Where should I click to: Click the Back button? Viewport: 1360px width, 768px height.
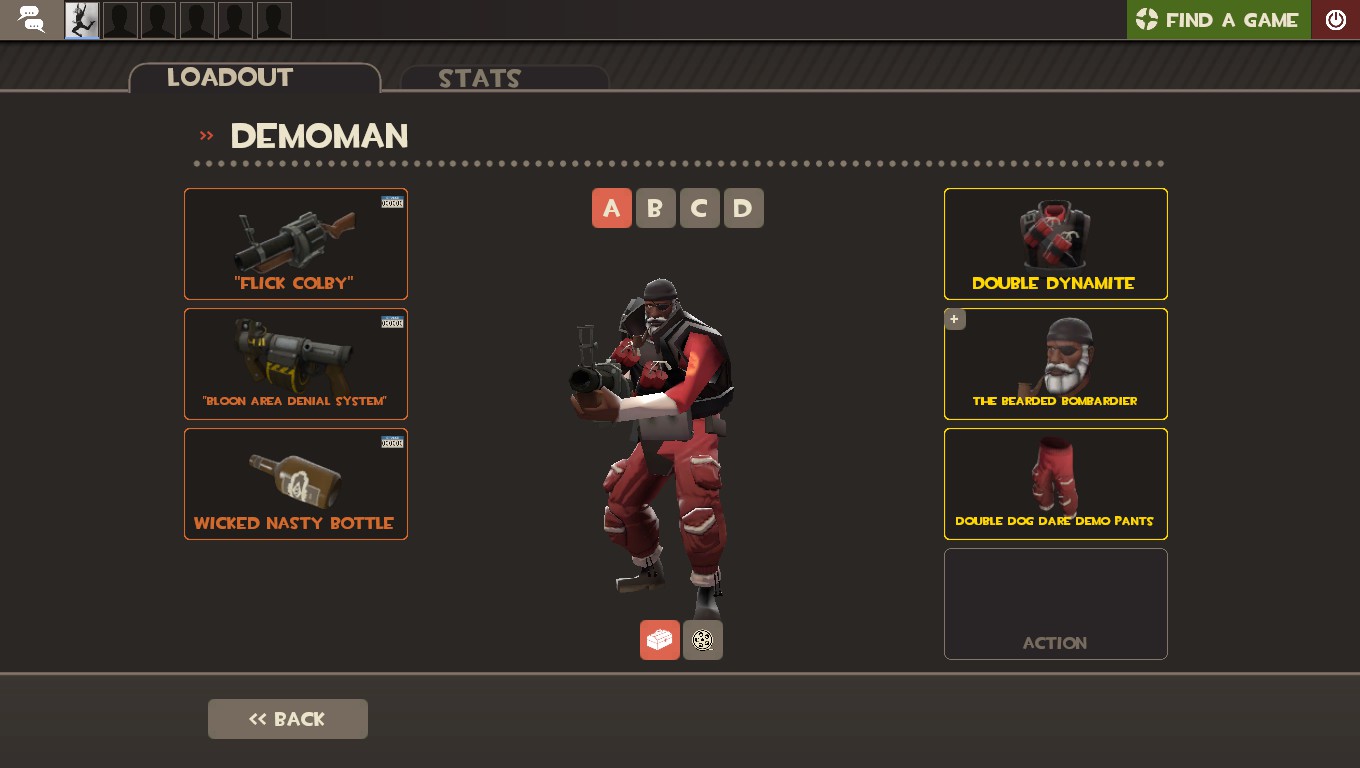(x=288, y=719)
